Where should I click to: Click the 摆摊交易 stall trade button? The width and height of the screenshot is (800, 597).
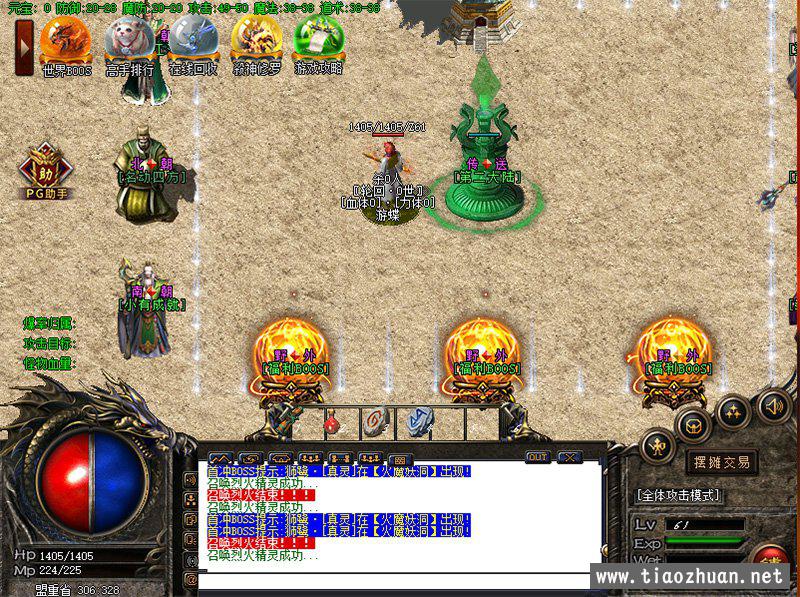(x=722, y=462)
